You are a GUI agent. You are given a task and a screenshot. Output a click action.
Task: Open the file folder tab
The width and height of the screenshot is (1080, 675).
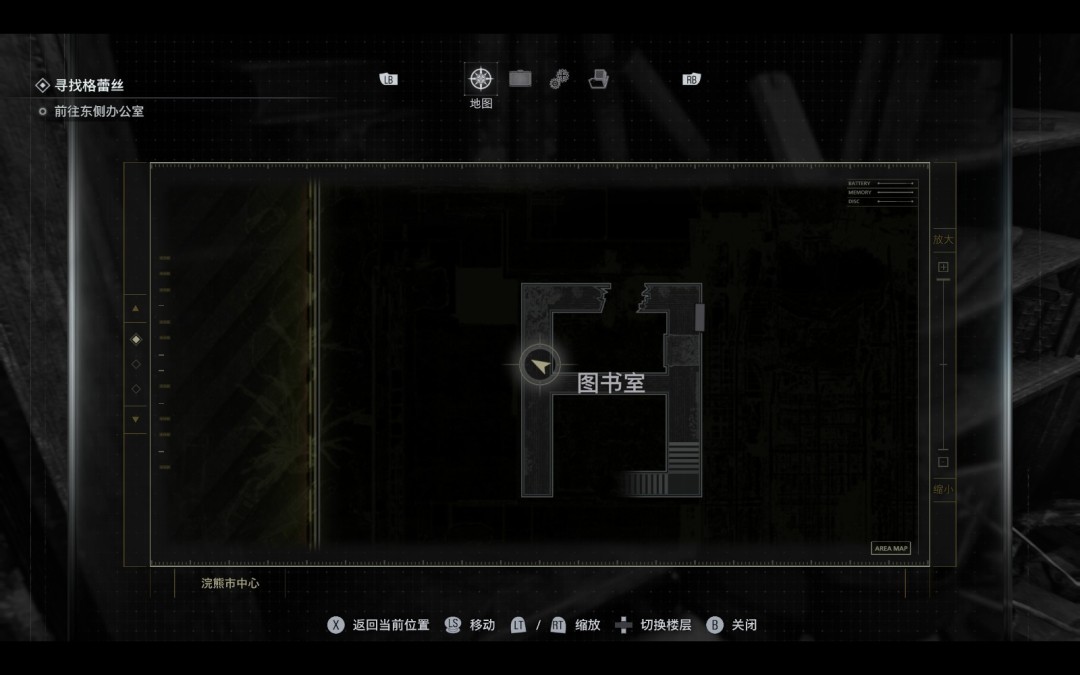pyautogui.click(x=598, y=79)
